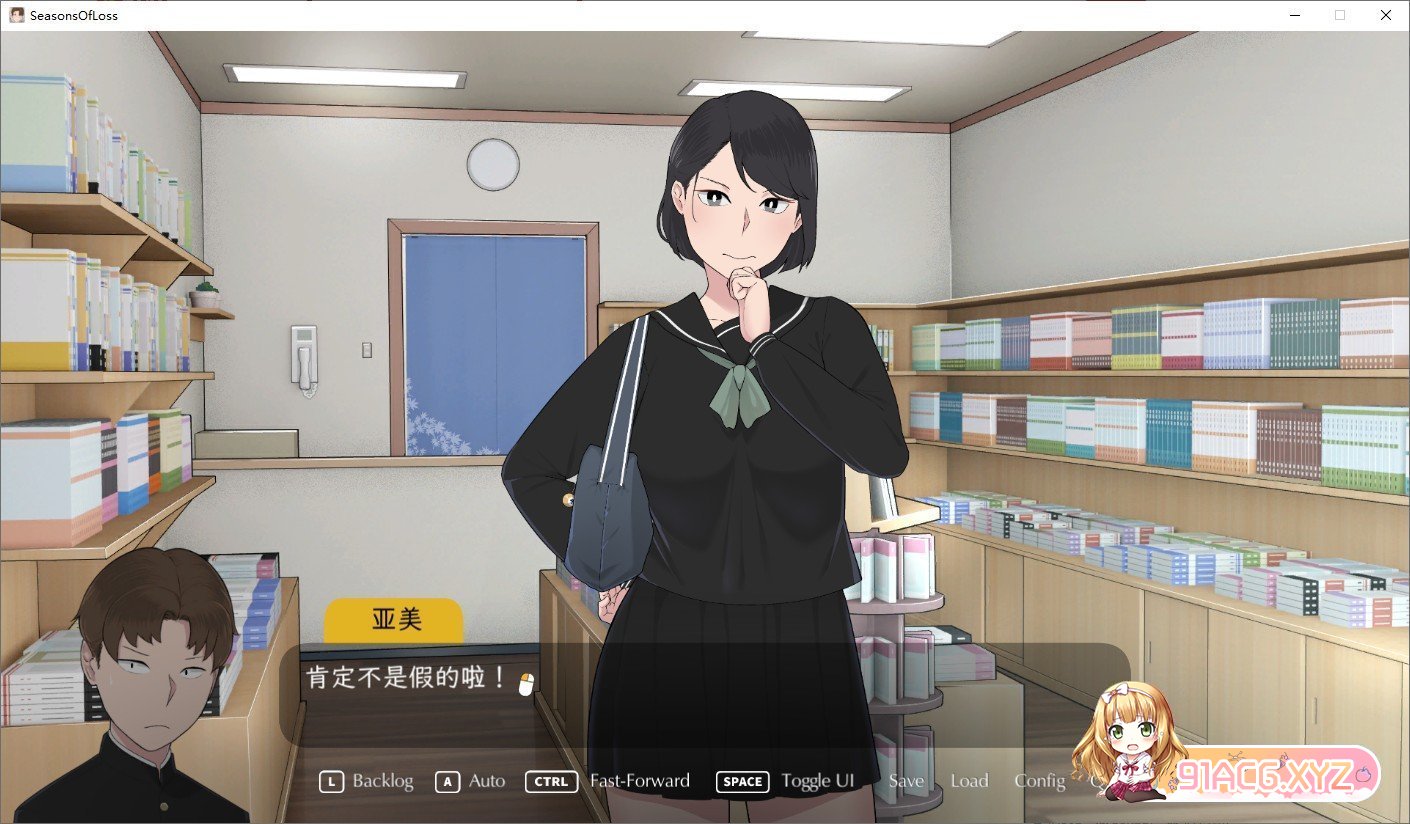The height and width of the screenshot is (824, 1410).
Task: Close the SeasonsOfLoss window
Action: 1385,15
